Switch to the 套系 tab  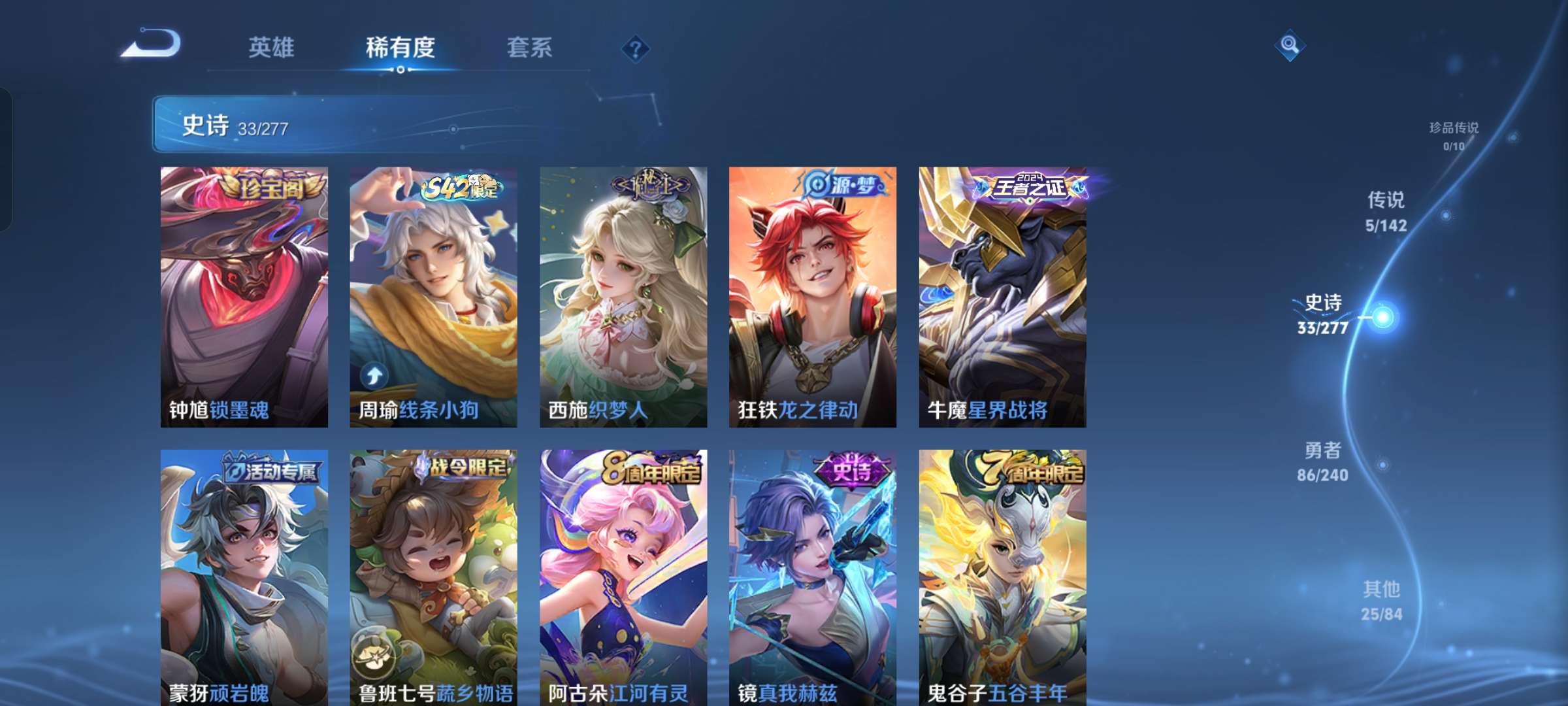tap(529, 48)
